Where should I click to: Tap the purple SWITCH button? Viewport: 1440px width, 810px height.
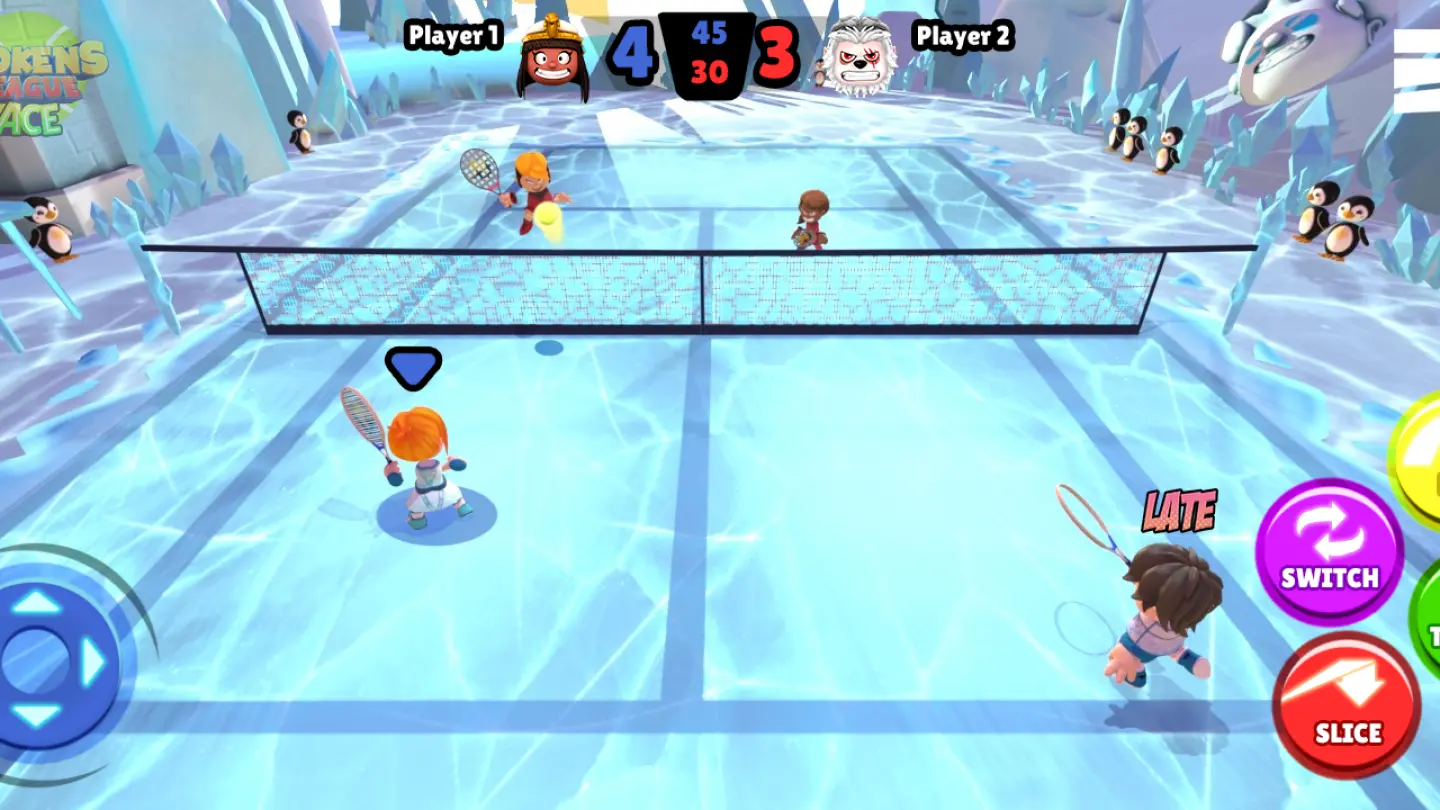tap(1329, 551)
